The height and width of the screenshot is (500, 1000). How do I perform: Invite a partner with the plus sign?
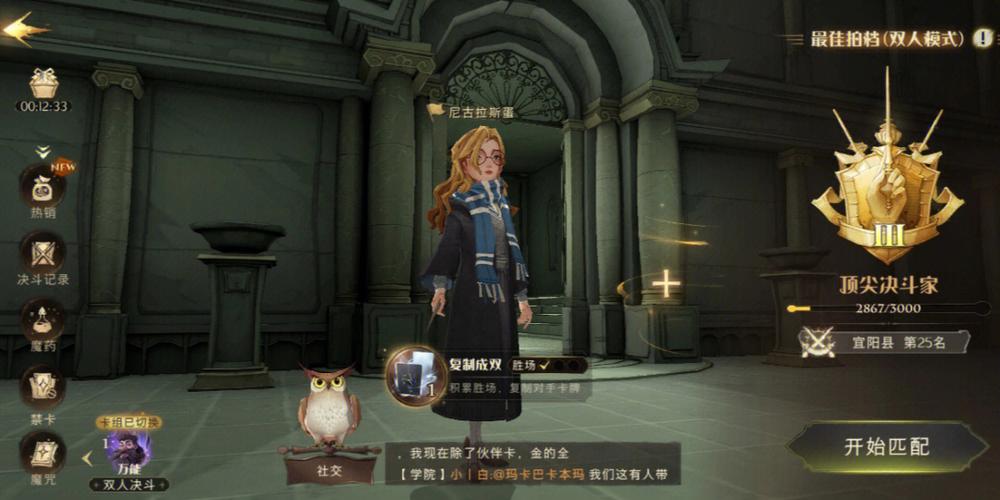click(x=665, y=285)
